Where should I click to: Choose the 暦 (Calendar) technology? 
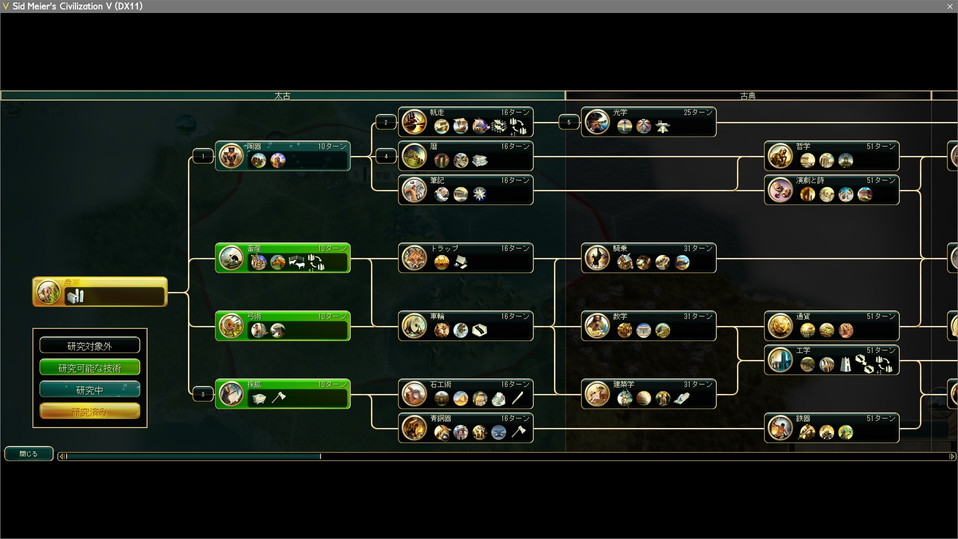point(466,156)
